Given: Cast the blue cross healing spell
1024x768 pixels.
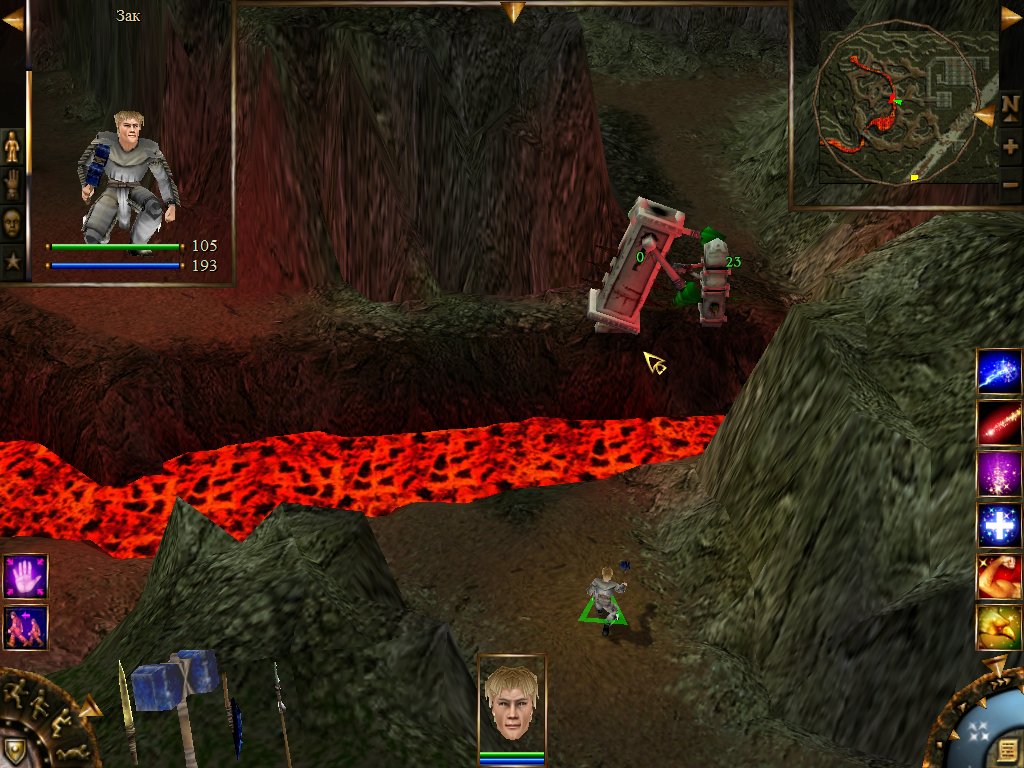Looking at the screenshot, I should point(999,526).
